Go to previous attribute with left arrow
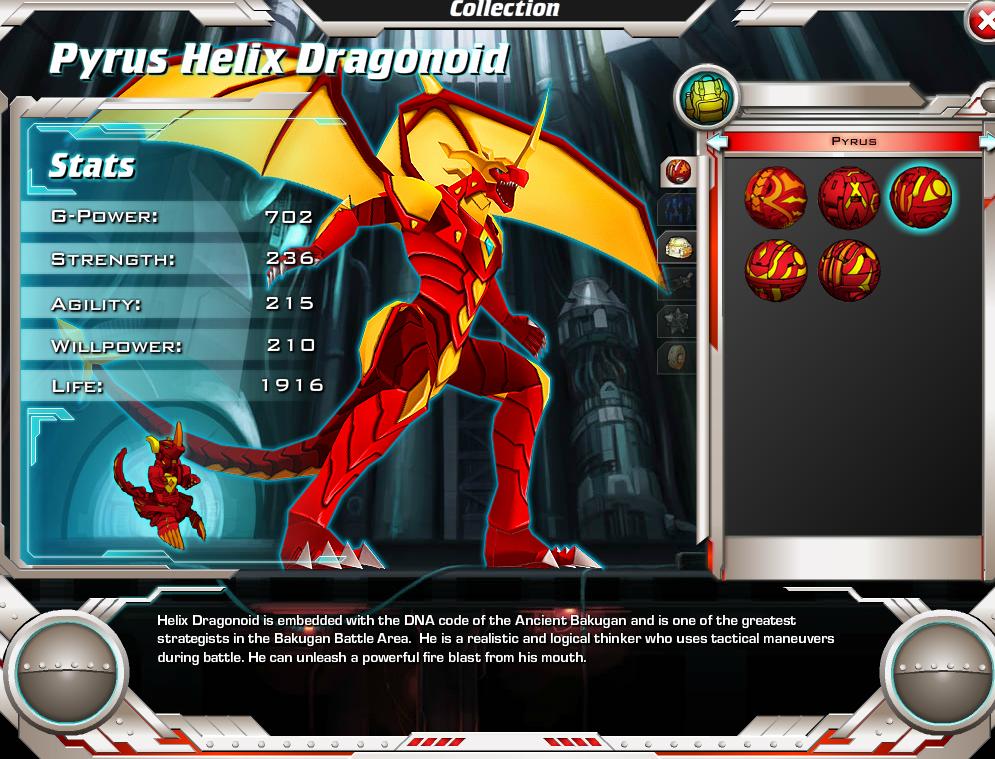The image size is (995, 759). coord(716,142)
